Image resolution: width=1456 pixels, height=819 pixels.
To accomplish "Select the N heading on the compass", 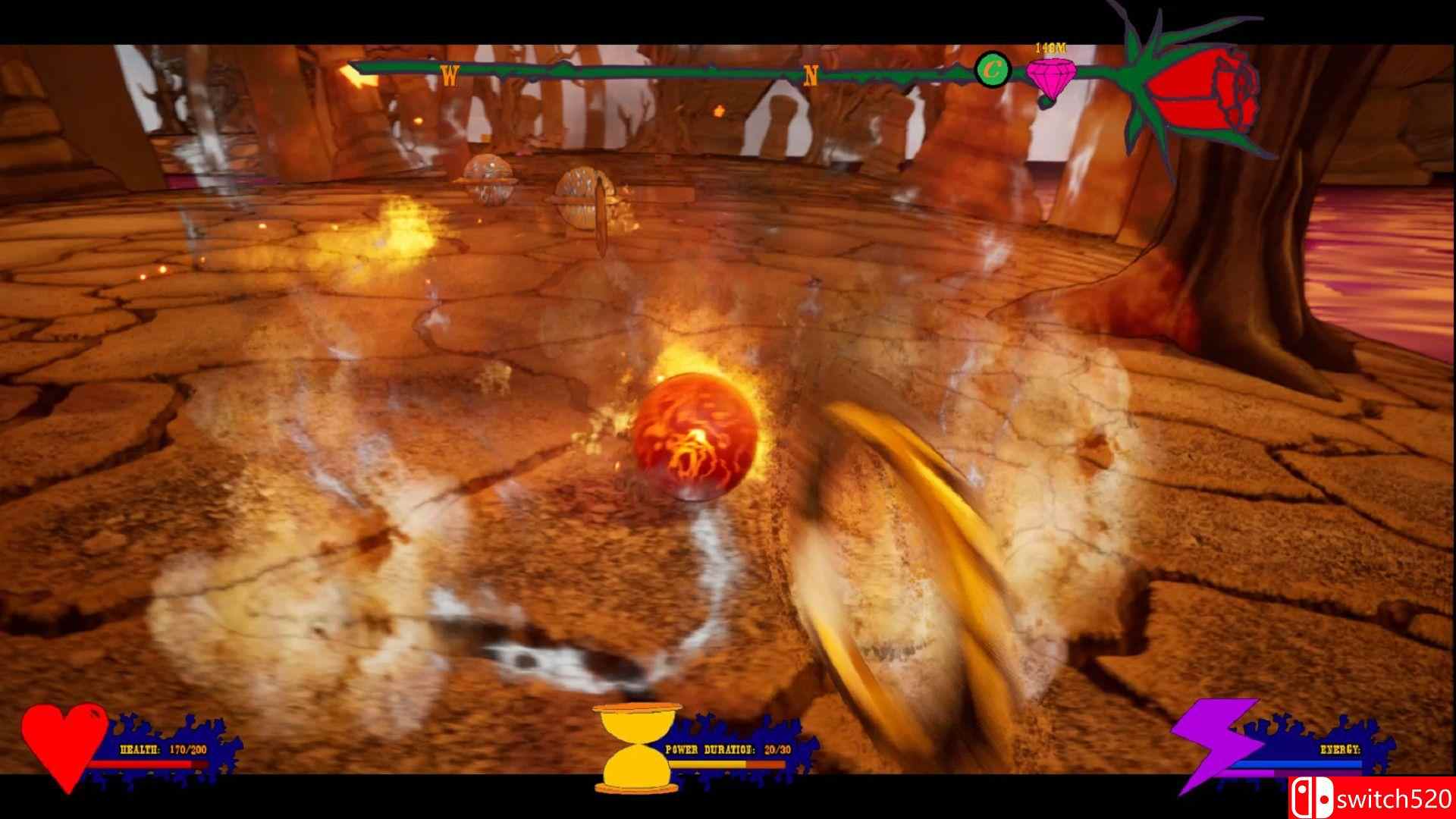I will (811, 76).
